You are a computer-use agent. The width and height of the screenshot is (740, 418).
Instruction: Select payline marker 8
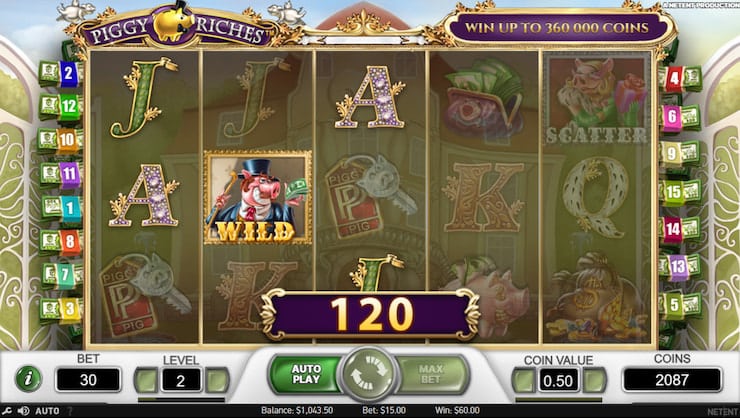(69, 241)
